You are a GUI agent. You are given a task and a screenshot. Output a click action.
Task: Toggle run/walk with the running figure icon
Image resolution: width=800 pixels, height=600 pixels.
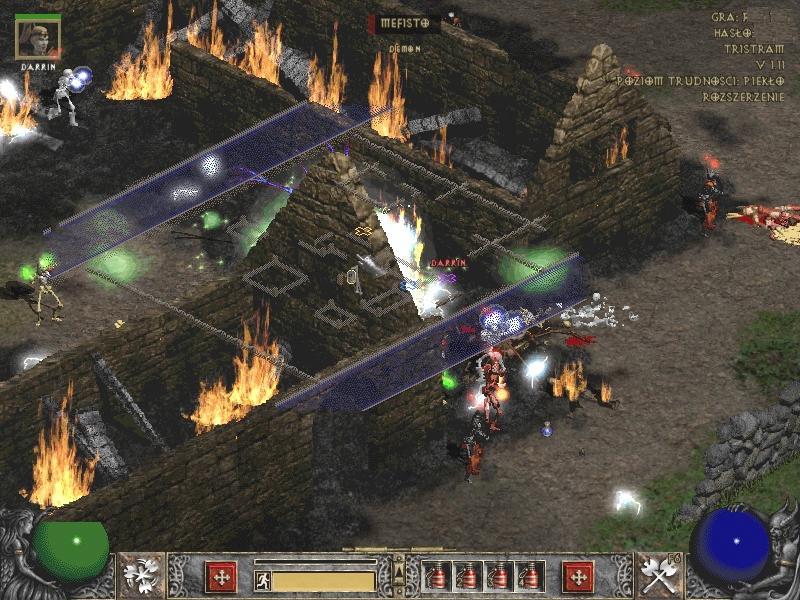point(263,581)
